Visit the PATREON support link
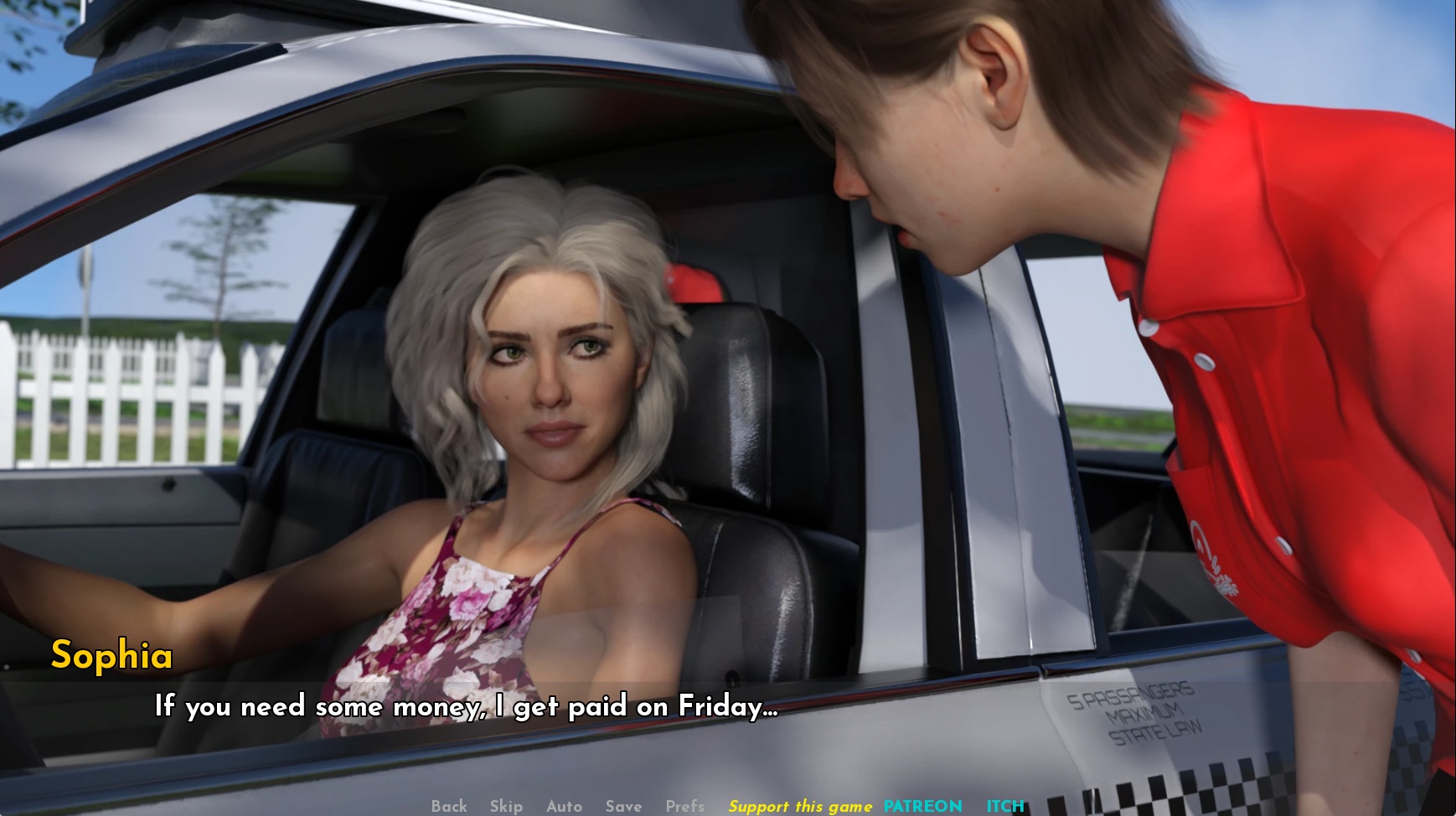This screenshot has width=1456, height=816. click(922, 806)
